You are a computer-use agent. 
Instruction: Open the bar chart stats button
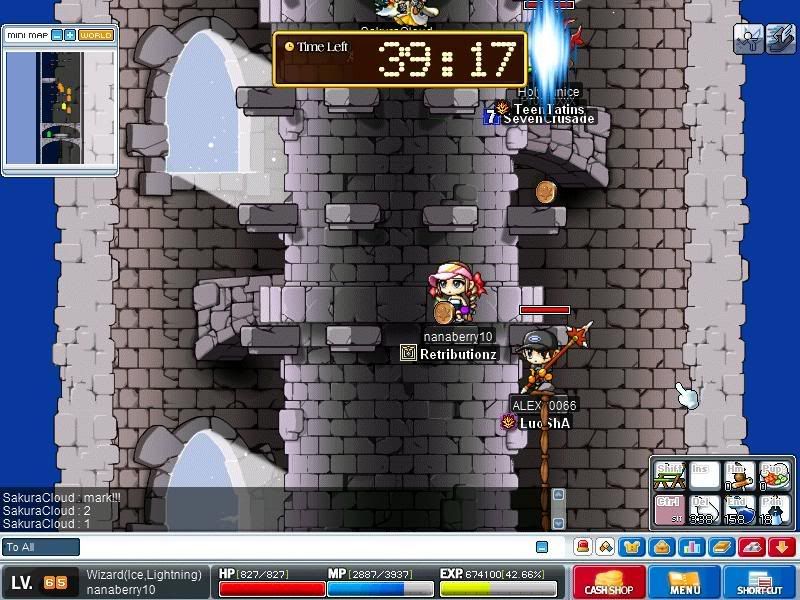click(x=690, y=547)
